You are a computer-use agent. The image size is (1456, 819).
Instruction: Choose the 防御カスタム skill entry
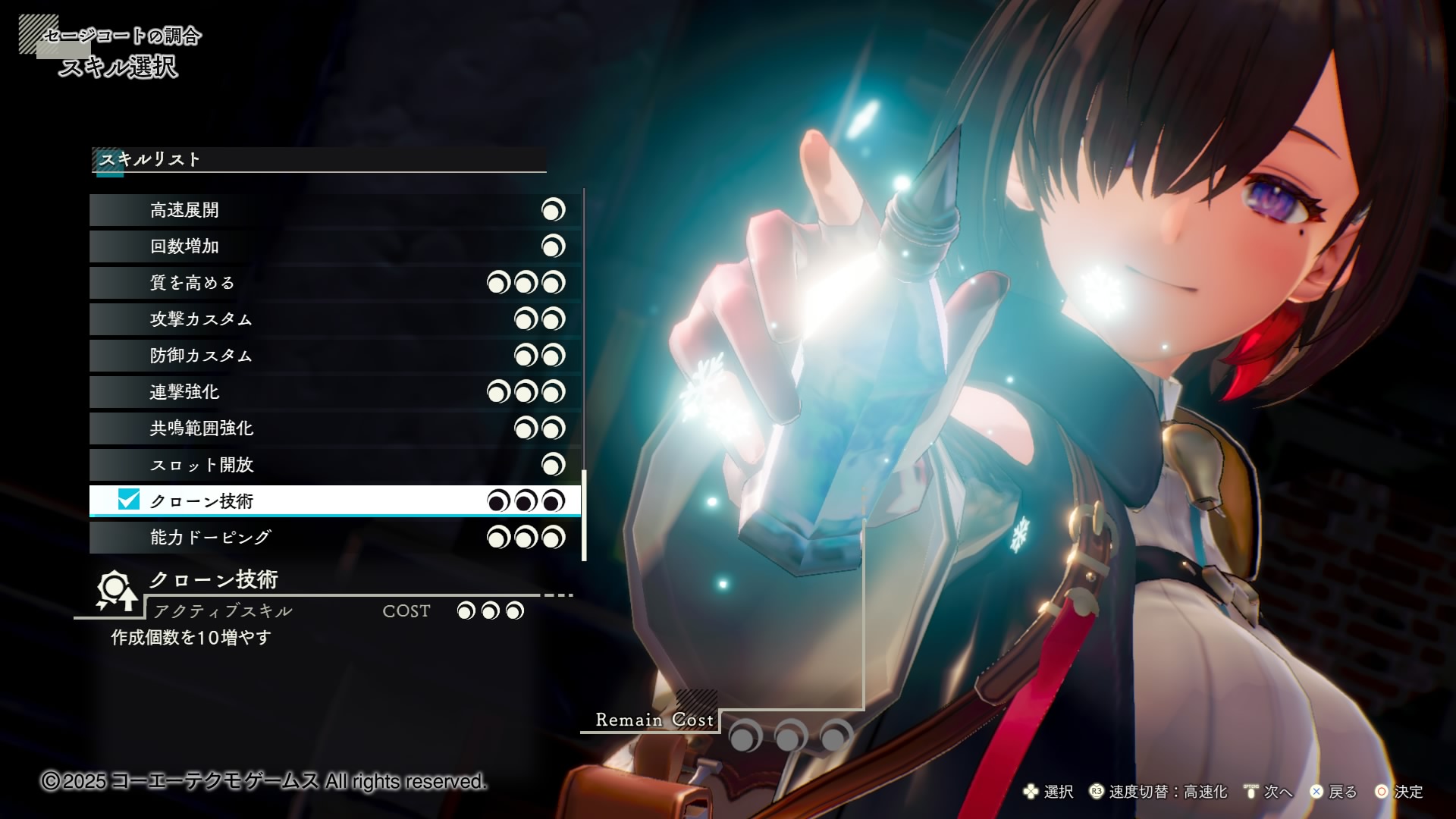[334, 356]
